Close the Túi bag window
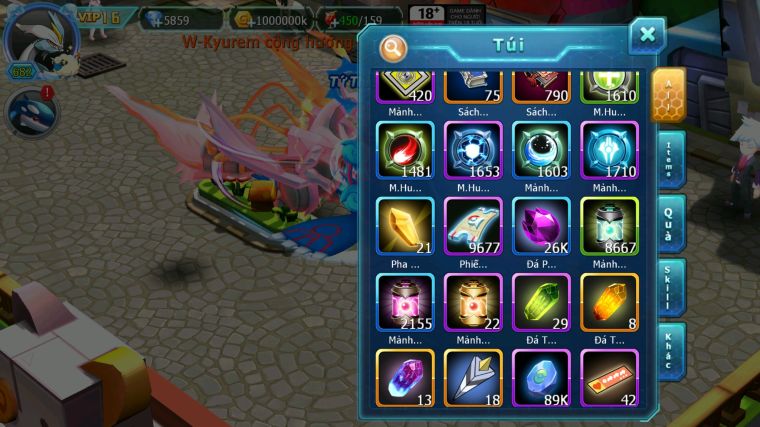 (x=647, y=35)
